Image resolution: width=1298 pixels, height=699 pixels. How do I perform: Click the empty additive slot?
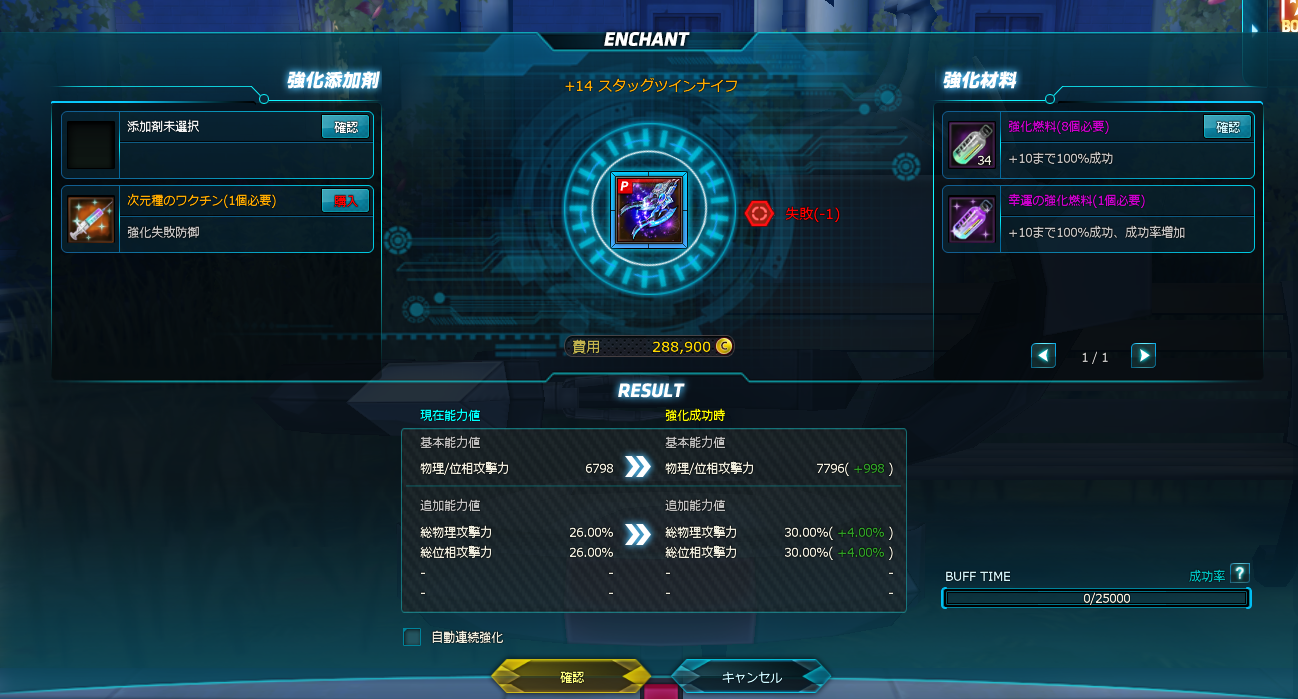[x=91, y=145]
